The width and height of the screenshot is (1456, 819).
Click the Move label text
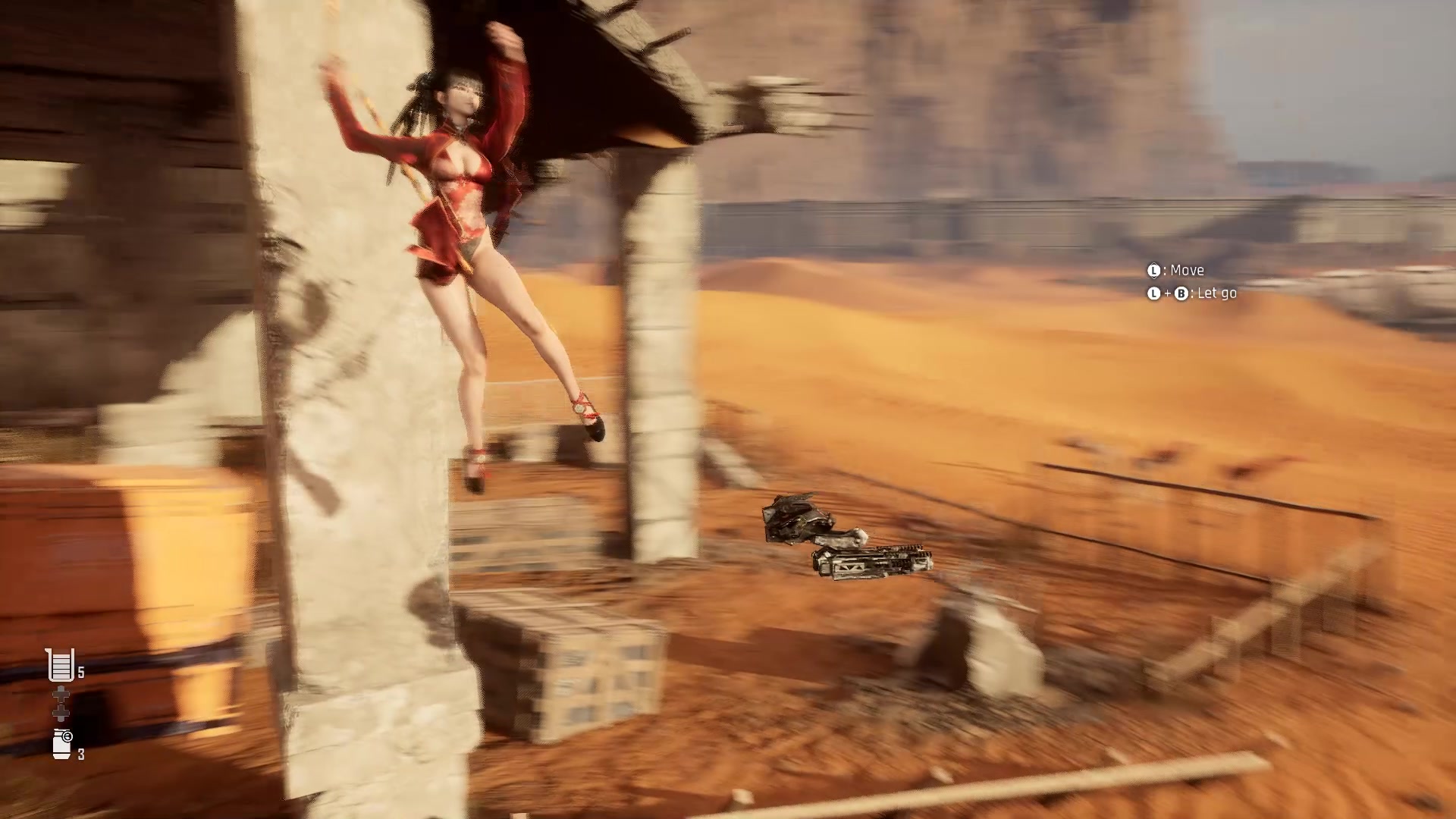pyautogui.click(x=1189, y=270)
